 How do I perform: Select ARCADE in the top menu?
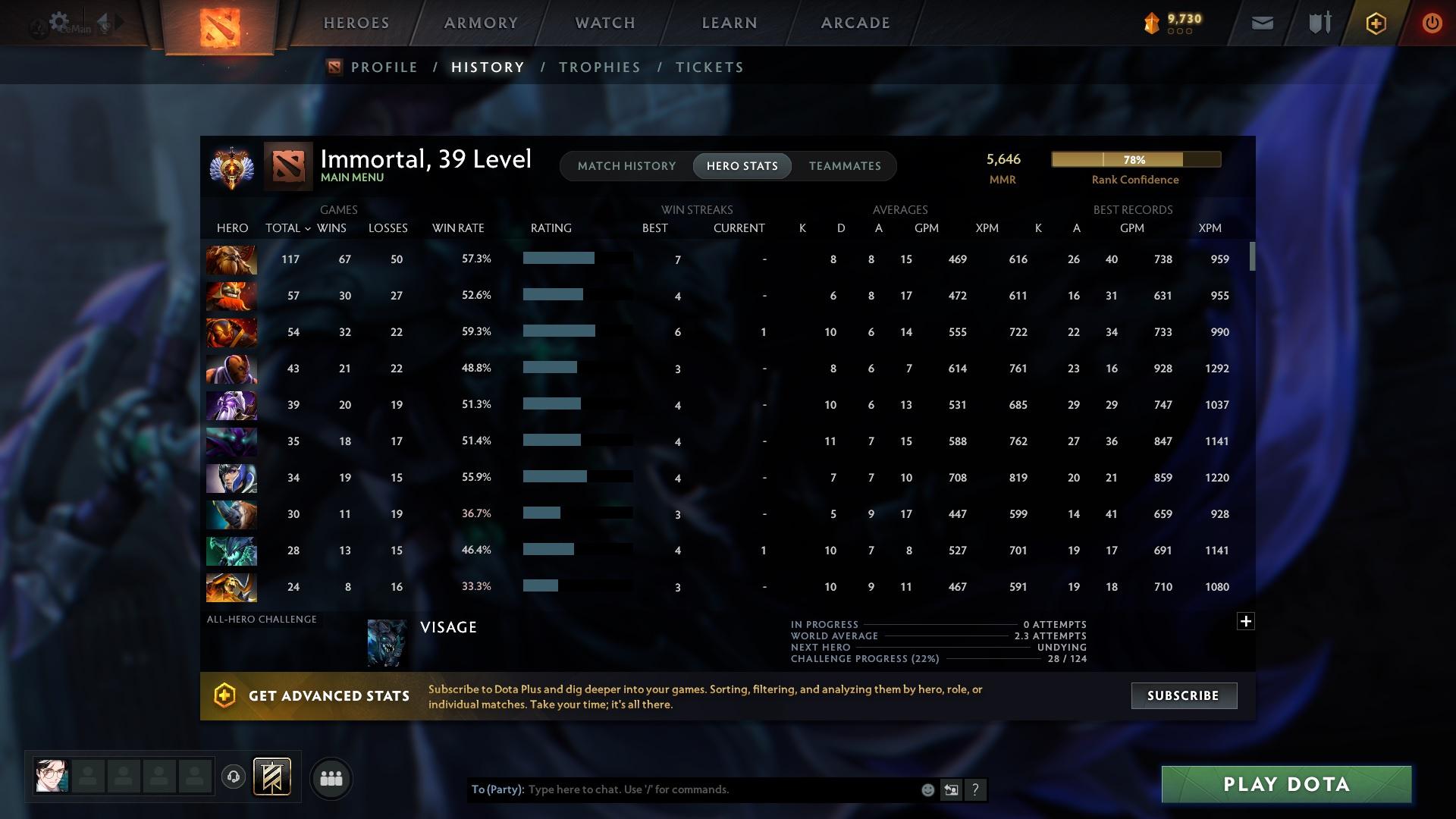[x=854, y=23]
